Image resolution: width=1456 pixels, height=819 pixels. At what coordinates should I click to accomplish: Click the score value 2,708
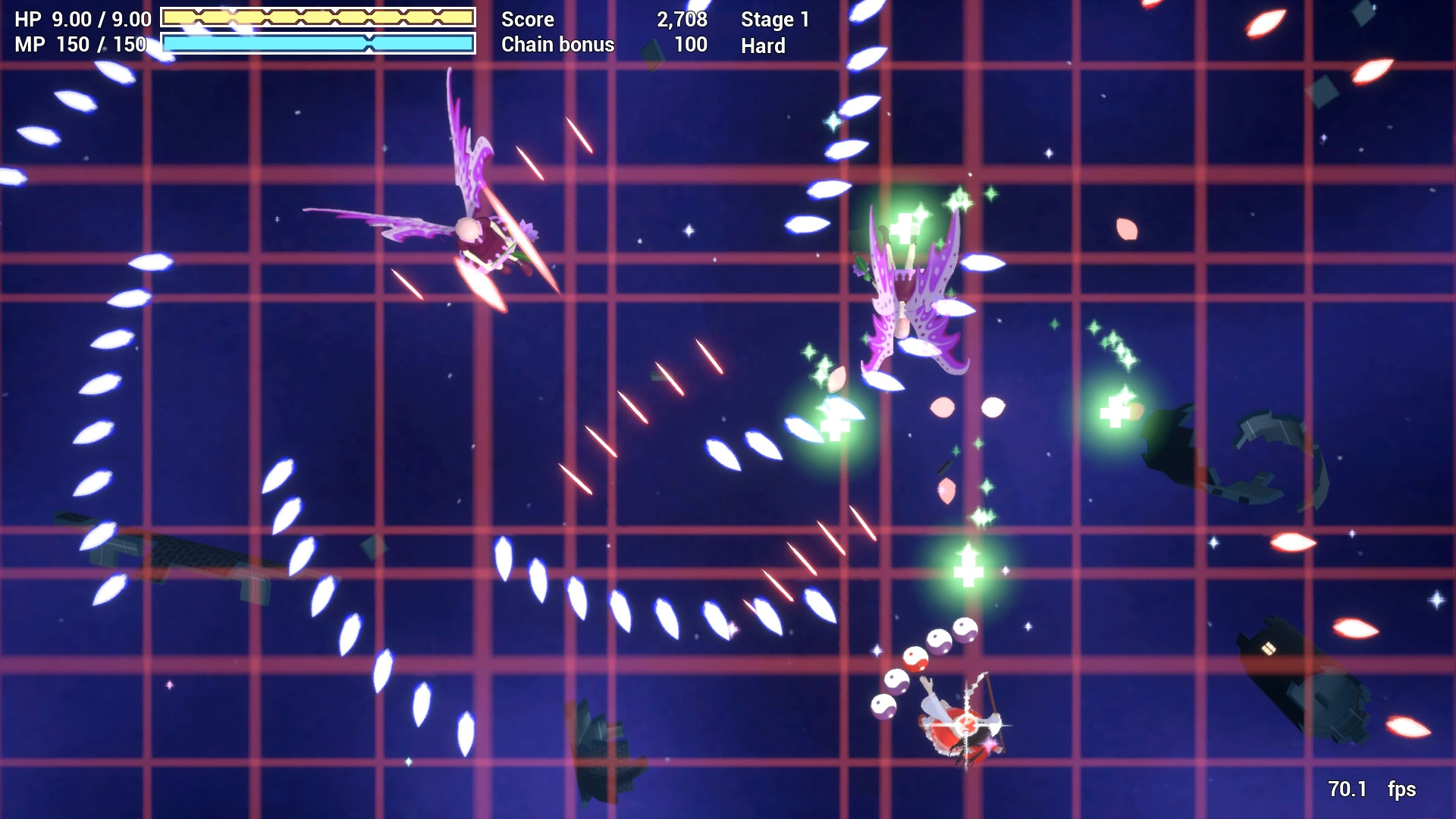tap(681, 20)
